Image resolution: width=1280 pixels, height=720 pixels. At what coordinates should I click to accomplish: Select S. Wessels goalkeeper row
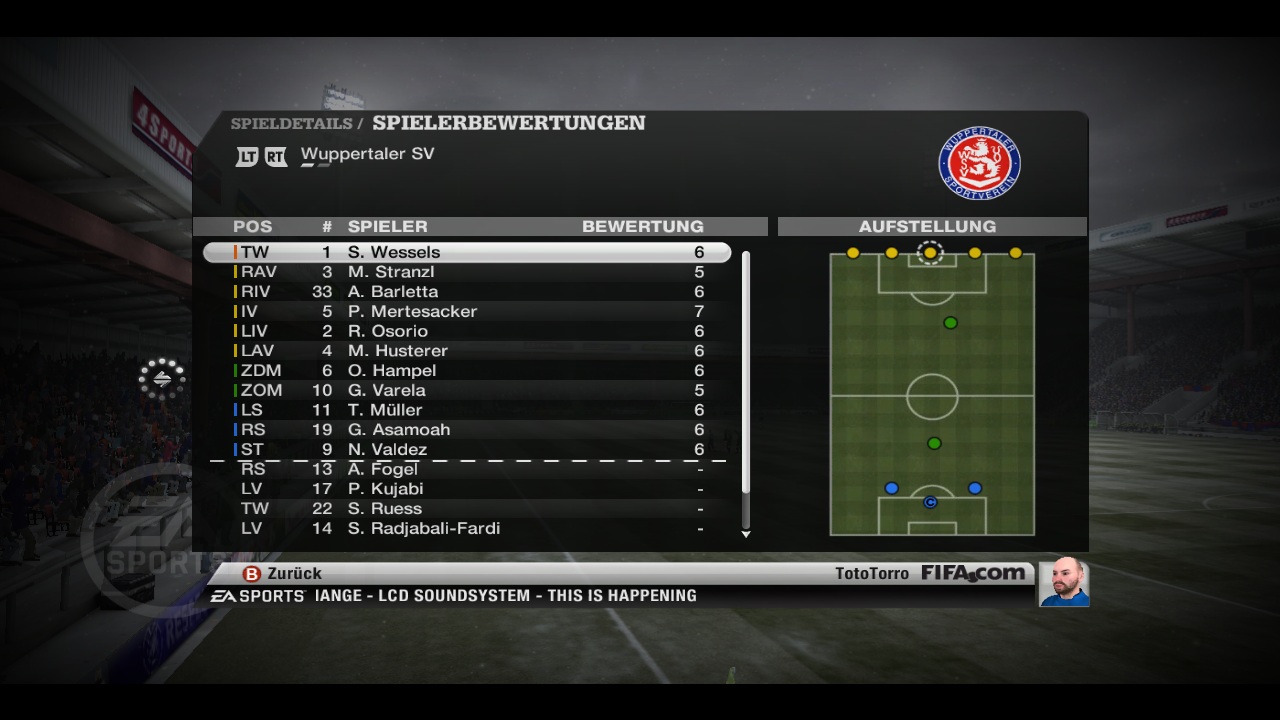pyautogui.click(x=467, y=252)
